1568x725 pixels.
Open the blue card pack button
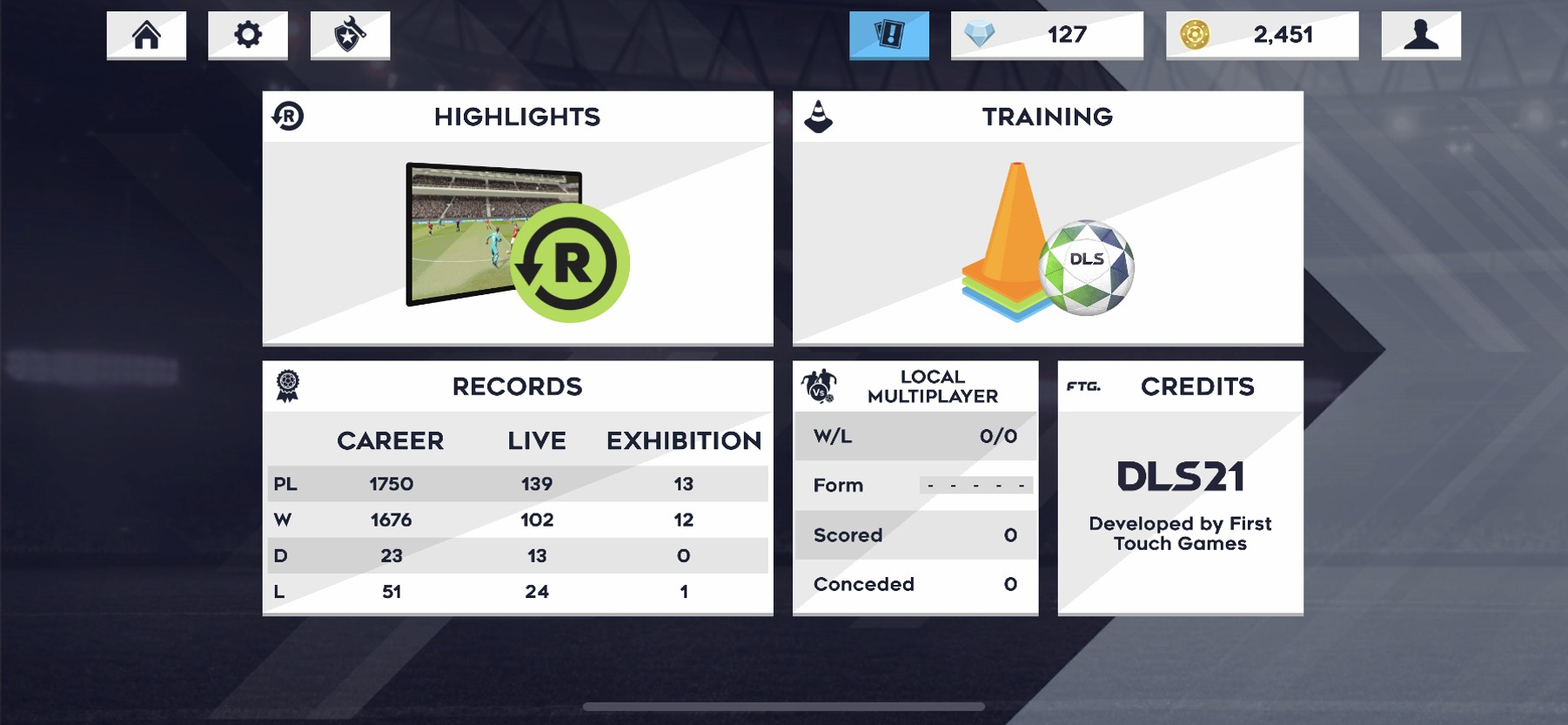pyautogui.click(x=888, y=35)
